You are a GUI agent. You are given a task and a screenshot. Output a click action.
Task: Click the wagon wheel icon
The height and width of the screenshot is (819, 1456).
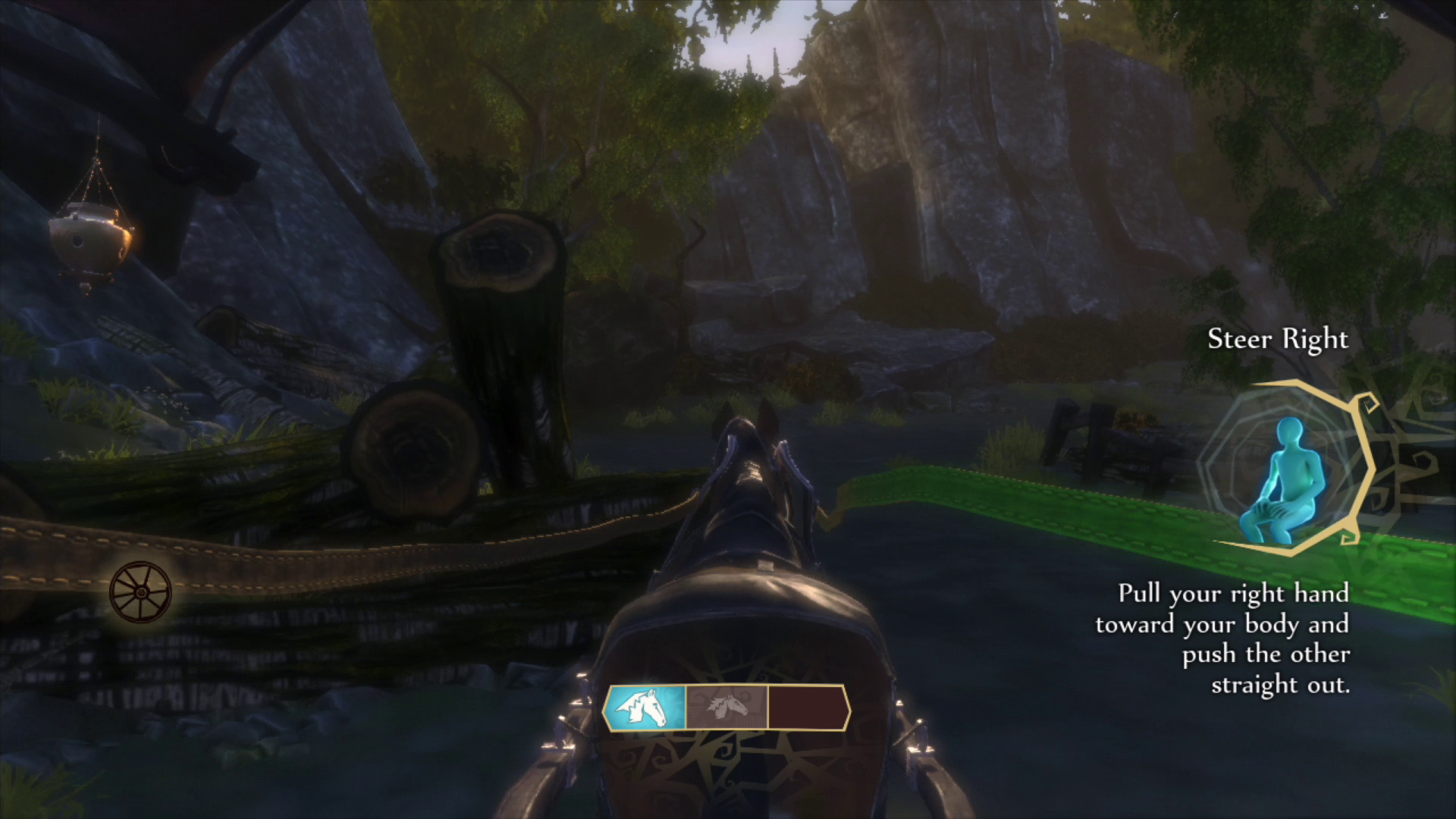coord(140,592)
